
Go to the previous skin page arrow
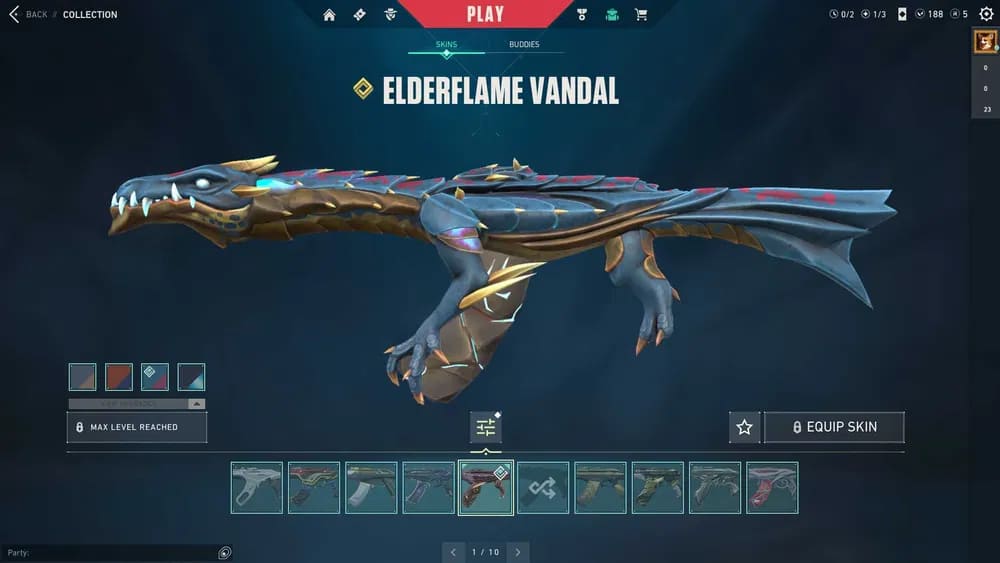tap(453, 552)
